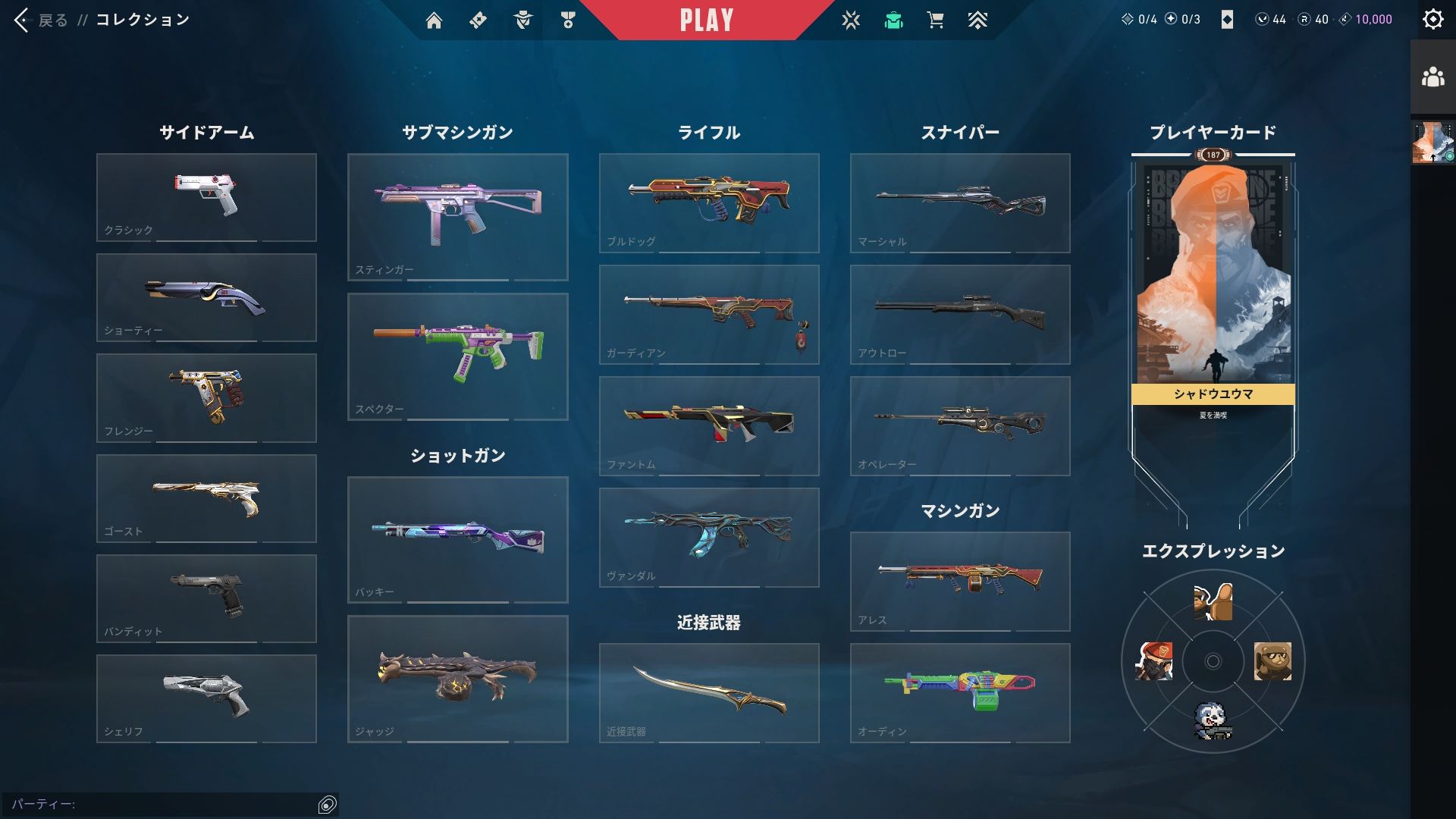The image size is (1456, 819).
Task: Open the home screen icon
Action: coord(434,20)
